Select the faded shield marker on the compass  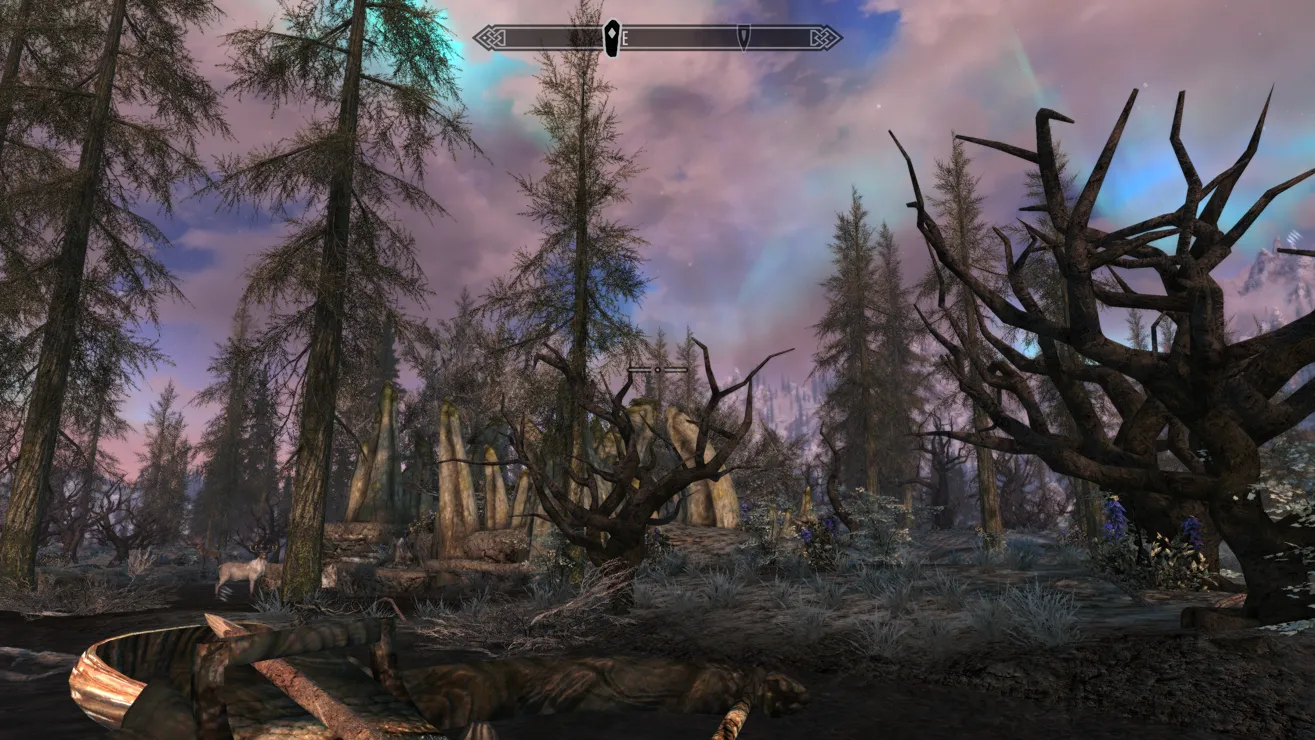743,38
